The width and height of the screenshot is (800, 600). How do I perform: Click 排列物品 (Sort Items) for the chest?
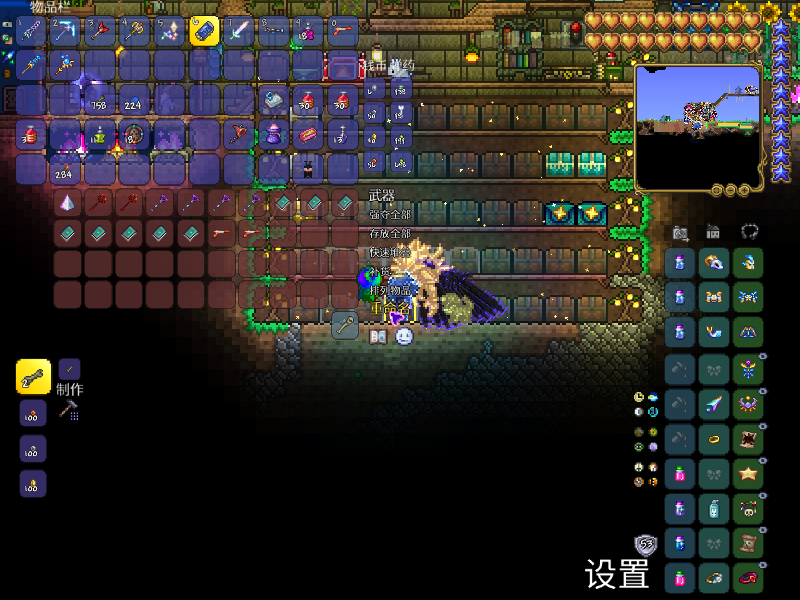pyautogui.click(x=389, y=290)
